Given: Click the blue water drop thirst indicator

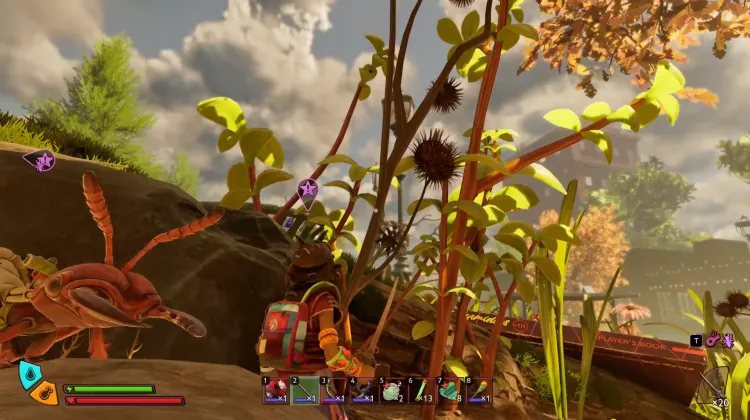Looking at the screenshot, I should pos(29,374).
